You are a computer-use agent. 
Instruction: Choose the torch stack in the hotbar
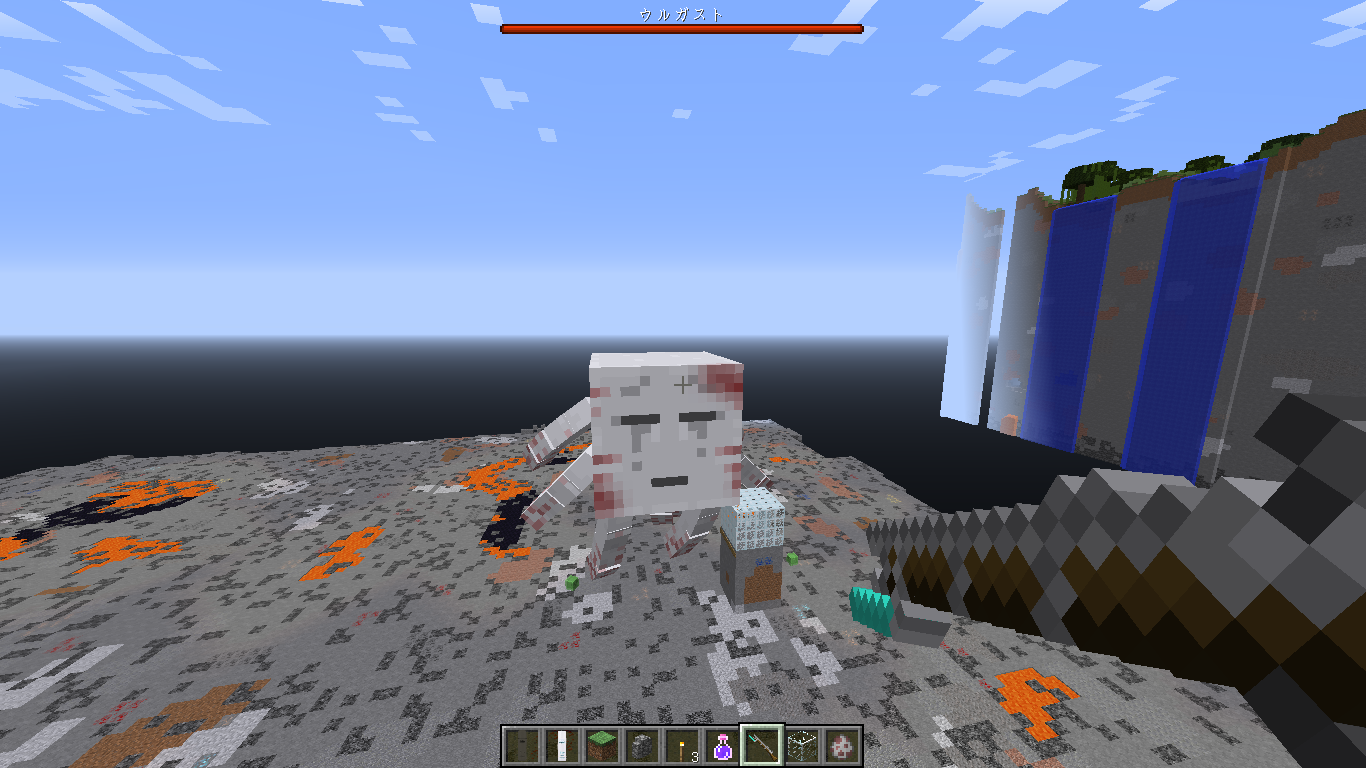click(x=682, y=745)
